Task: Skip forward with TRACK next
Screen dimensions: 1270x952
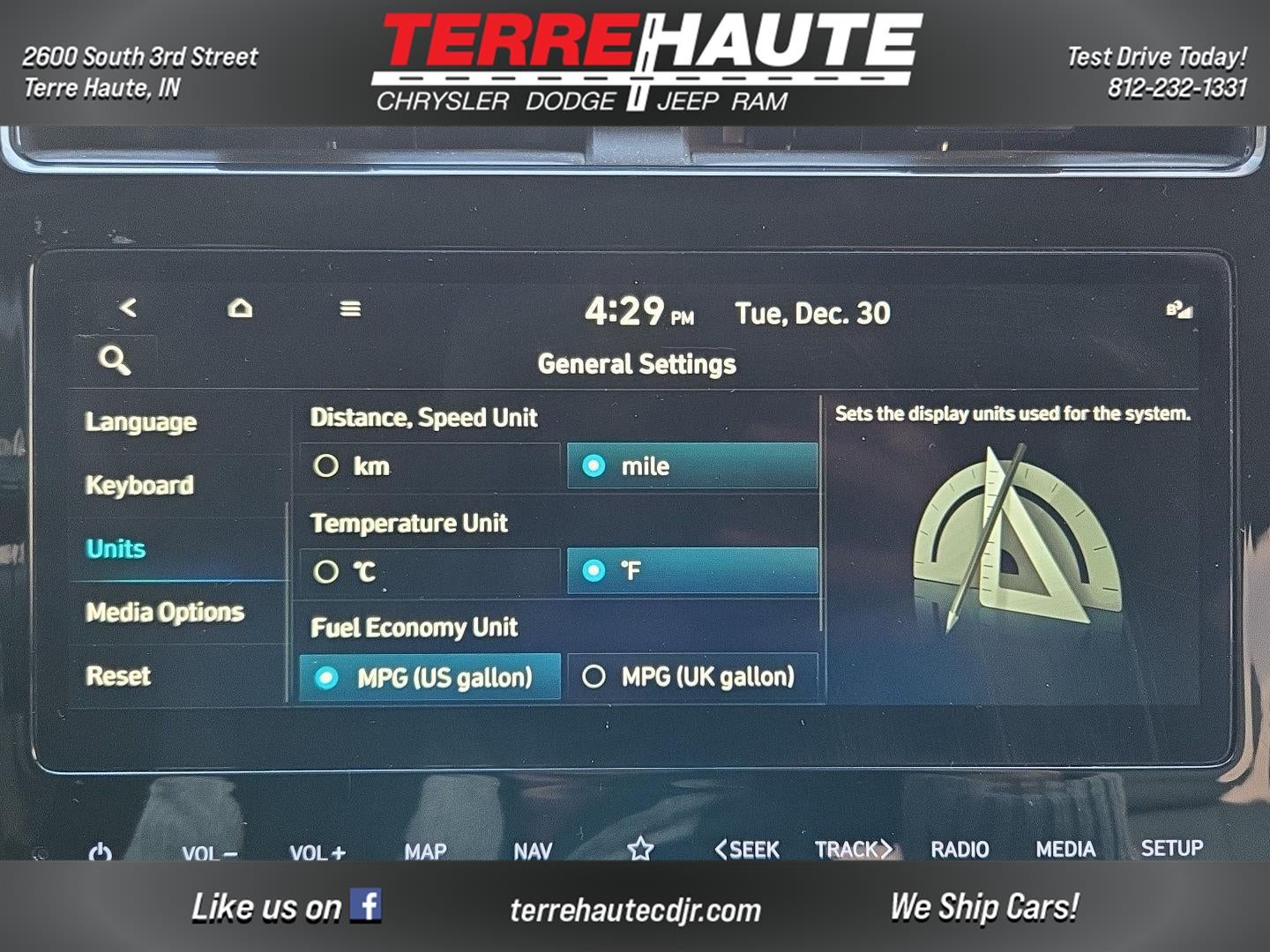Action: pos(852,848)
